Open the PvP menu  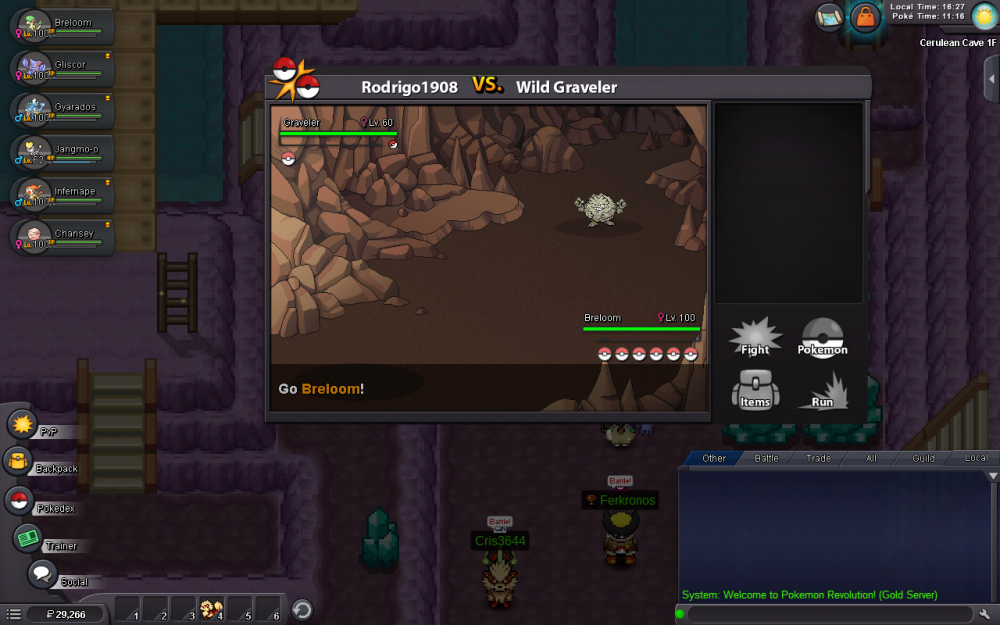tap(22, 424)
